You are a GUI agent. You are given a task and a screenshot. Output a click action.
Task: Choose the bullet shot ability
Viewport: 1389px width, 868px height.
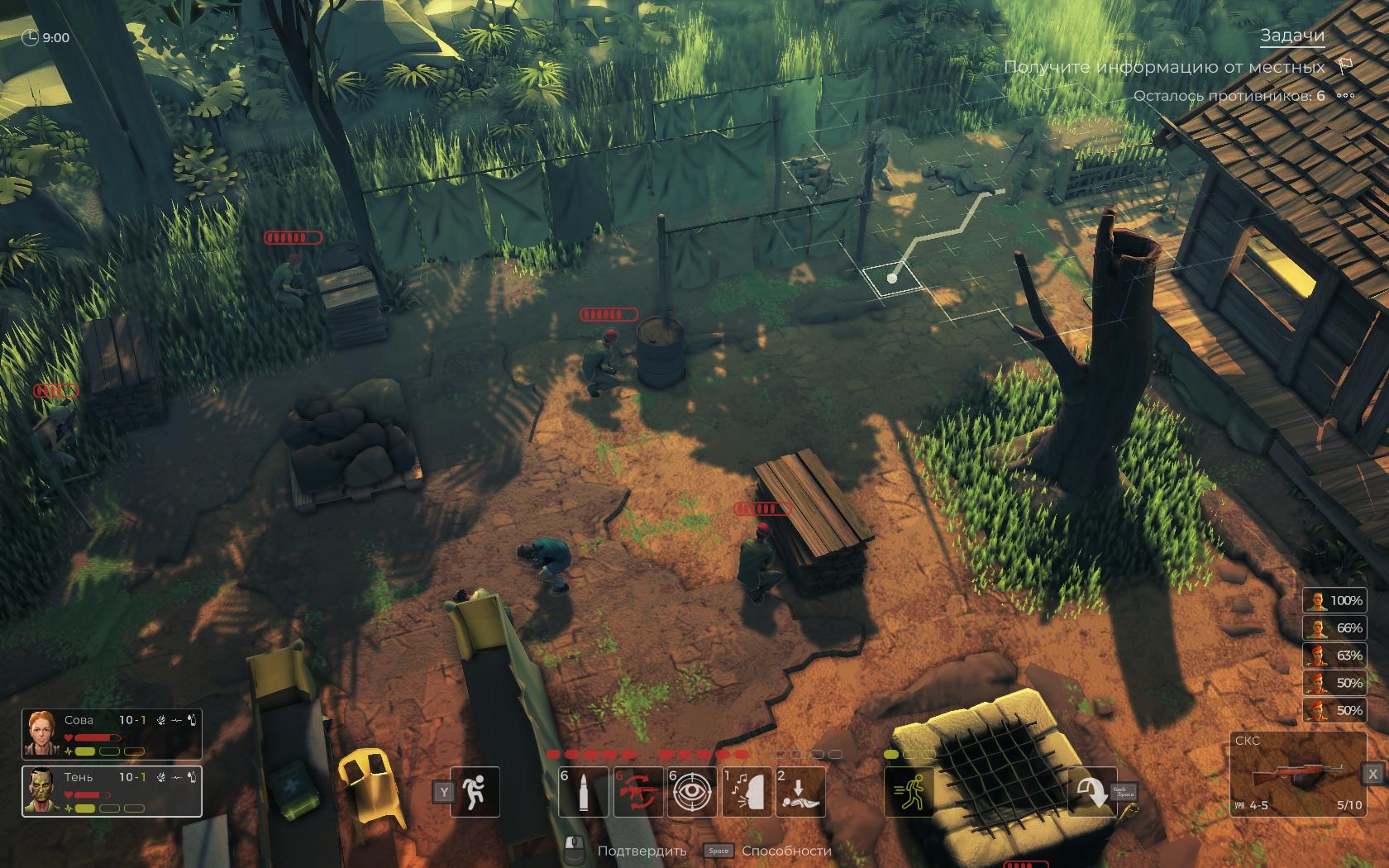coord(583,792)
